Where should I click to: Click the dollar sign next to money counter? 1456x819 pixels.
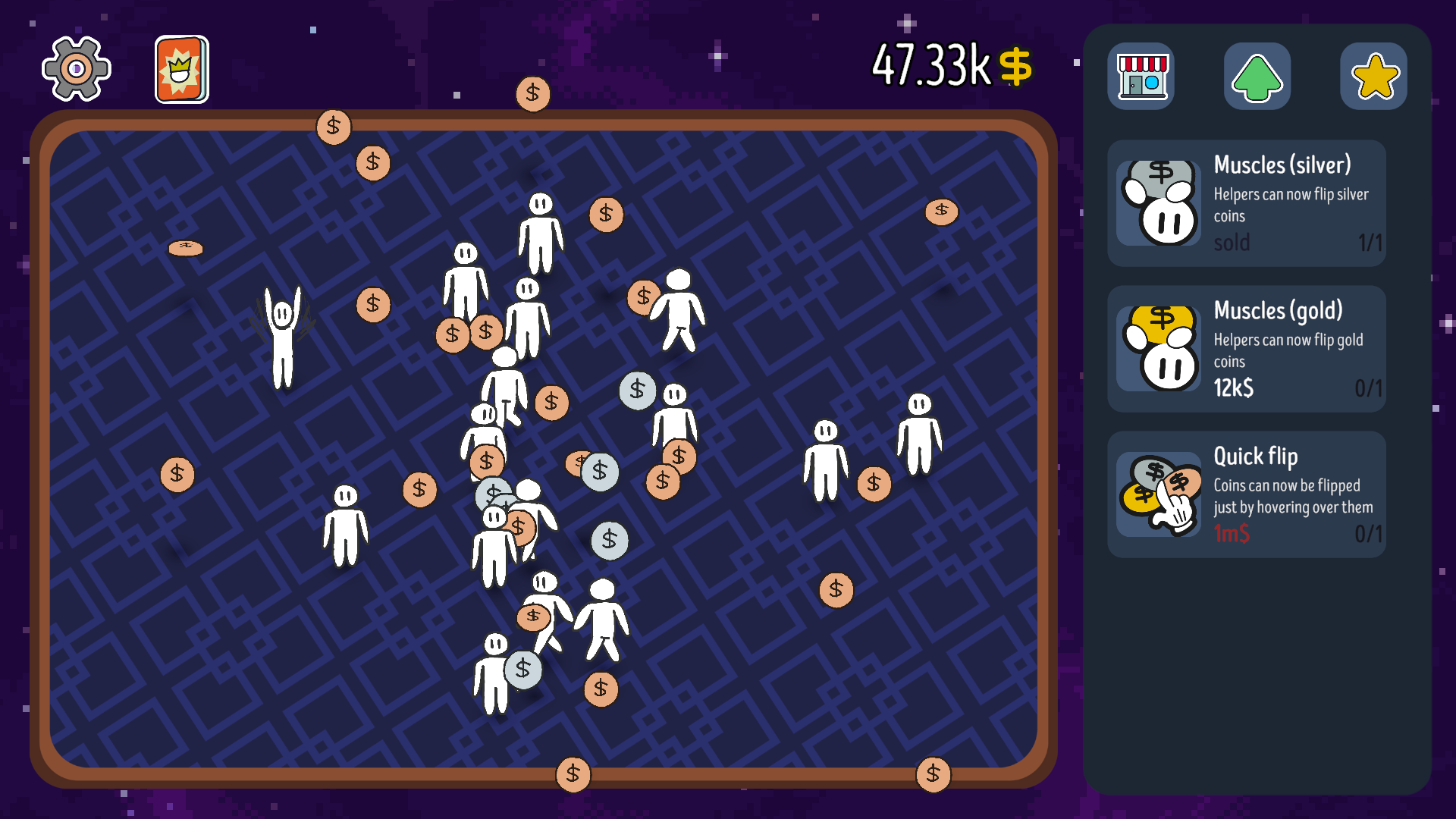coord(1016,67)
